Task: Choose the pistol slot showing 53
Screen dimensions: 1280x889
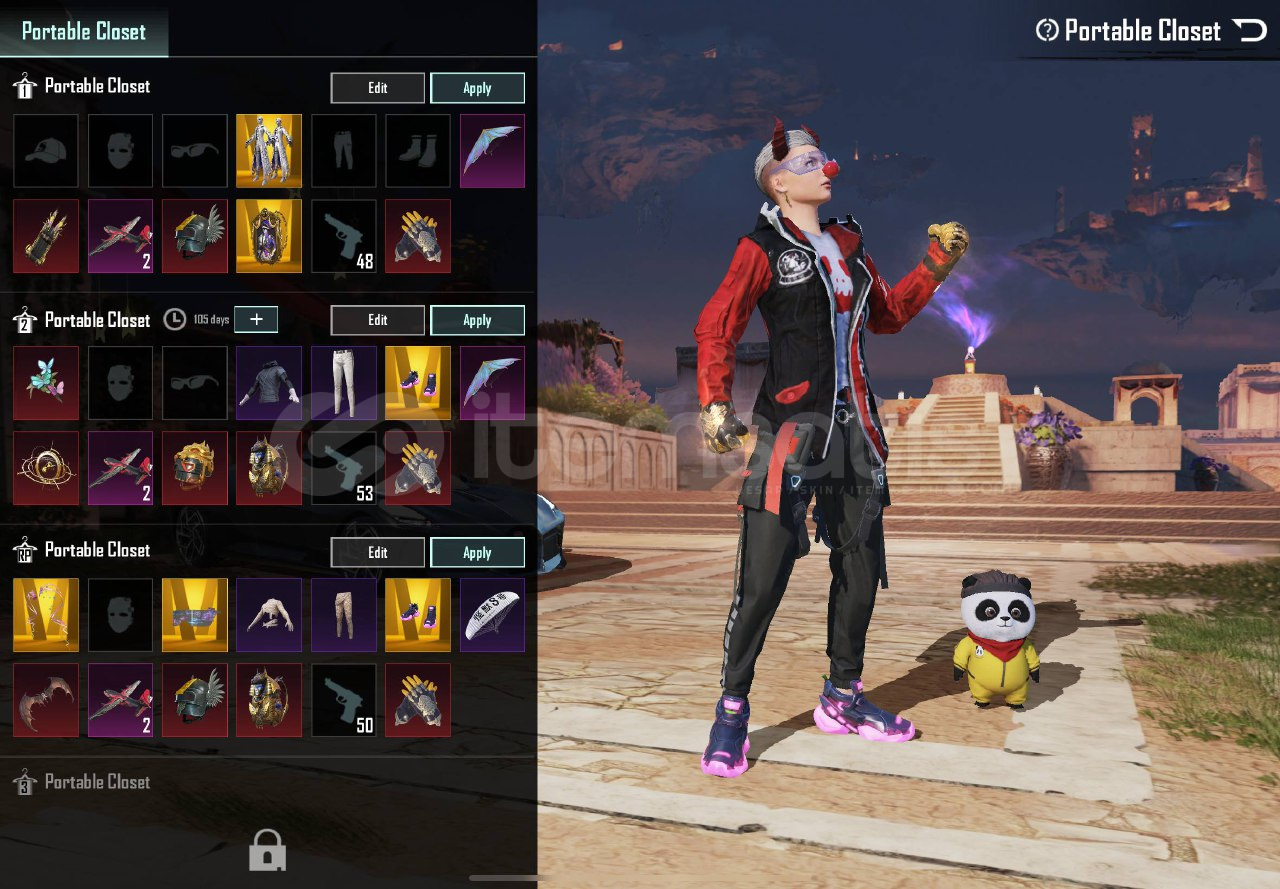Action: [344, 468]
